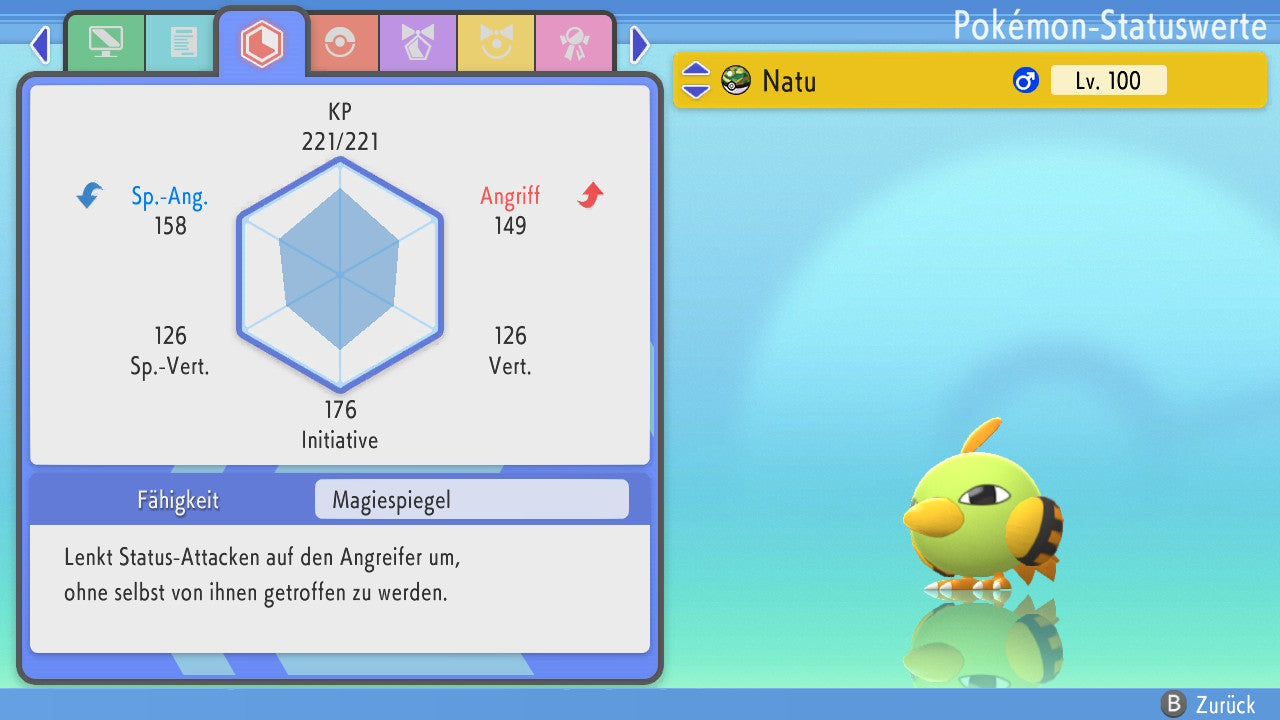The height and width of the screenshot is (720, 1280).
Task: Switch to the green monitor tab
Action: (x=105, y=43)
